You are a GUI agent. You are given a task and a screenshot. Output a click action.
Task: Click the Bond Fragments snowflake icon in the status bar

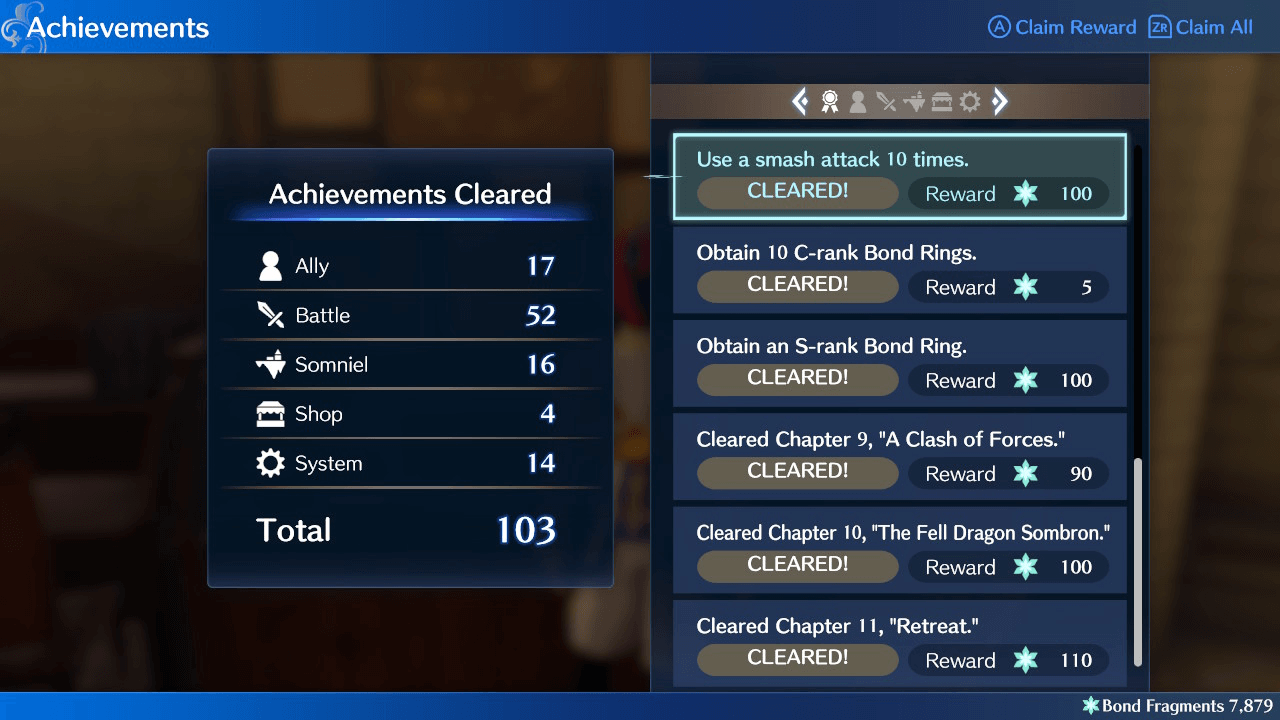(1091, 707)
